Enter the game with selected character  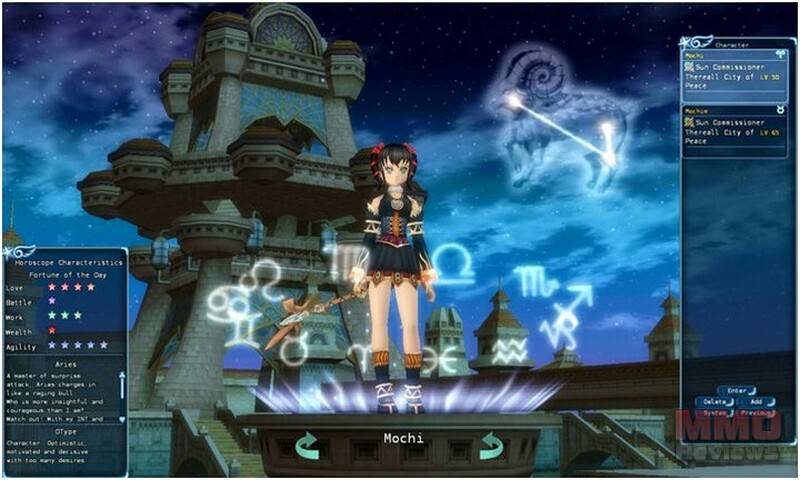point(736,390)
